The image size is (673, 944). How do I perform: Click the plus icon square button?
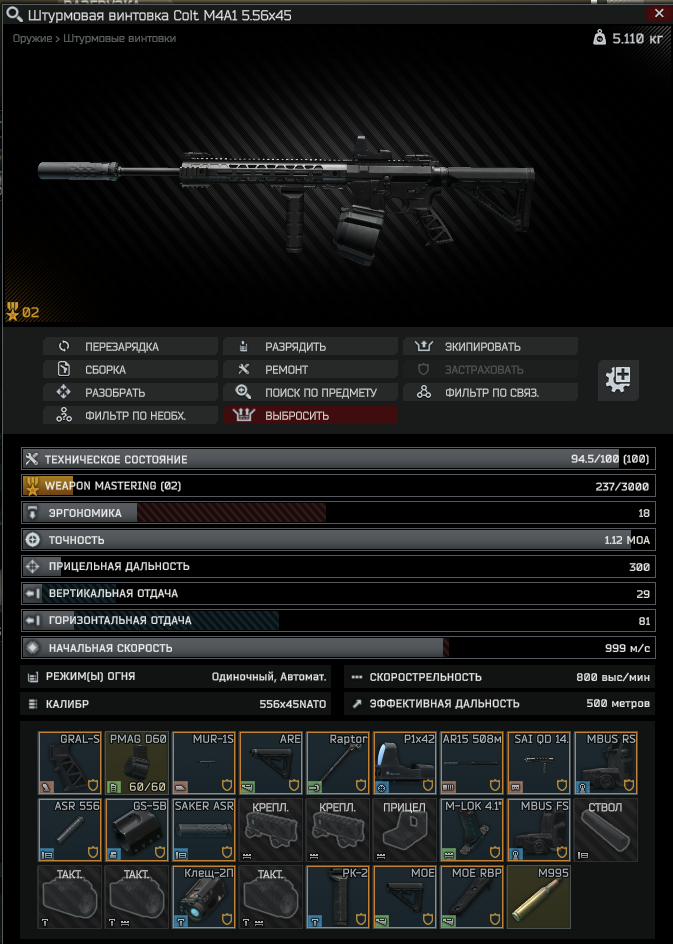coord(619,380)
